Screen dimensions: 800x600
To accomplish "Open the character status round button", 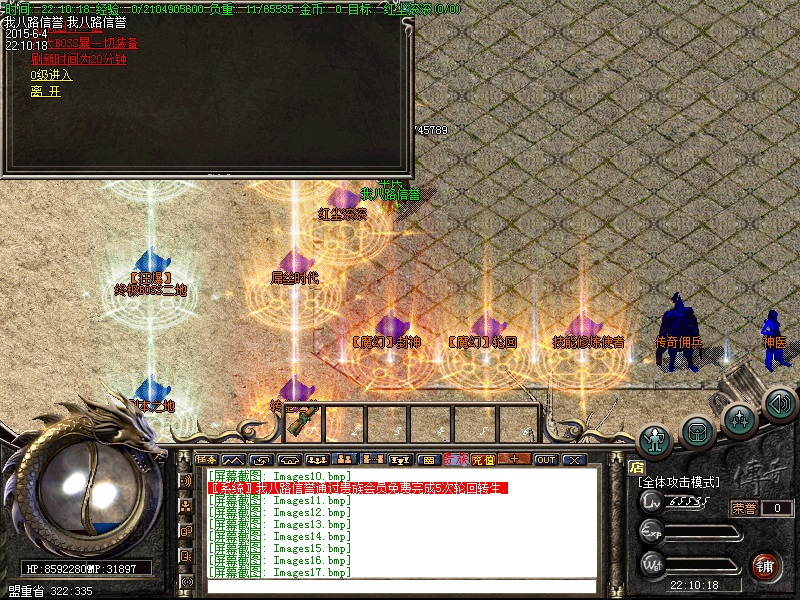I will (x=656, y=440).
